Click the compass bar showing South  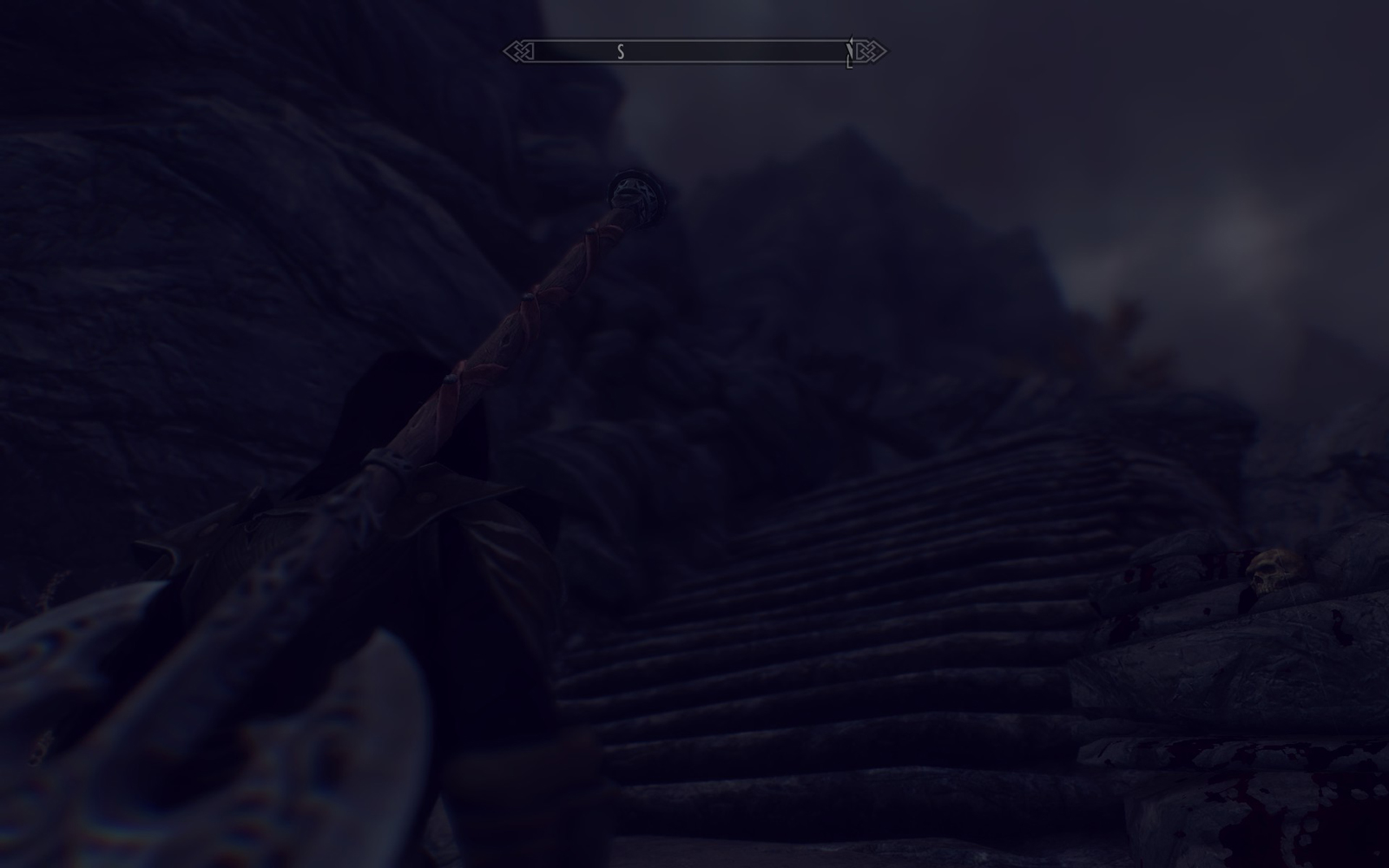click(694, 52)
